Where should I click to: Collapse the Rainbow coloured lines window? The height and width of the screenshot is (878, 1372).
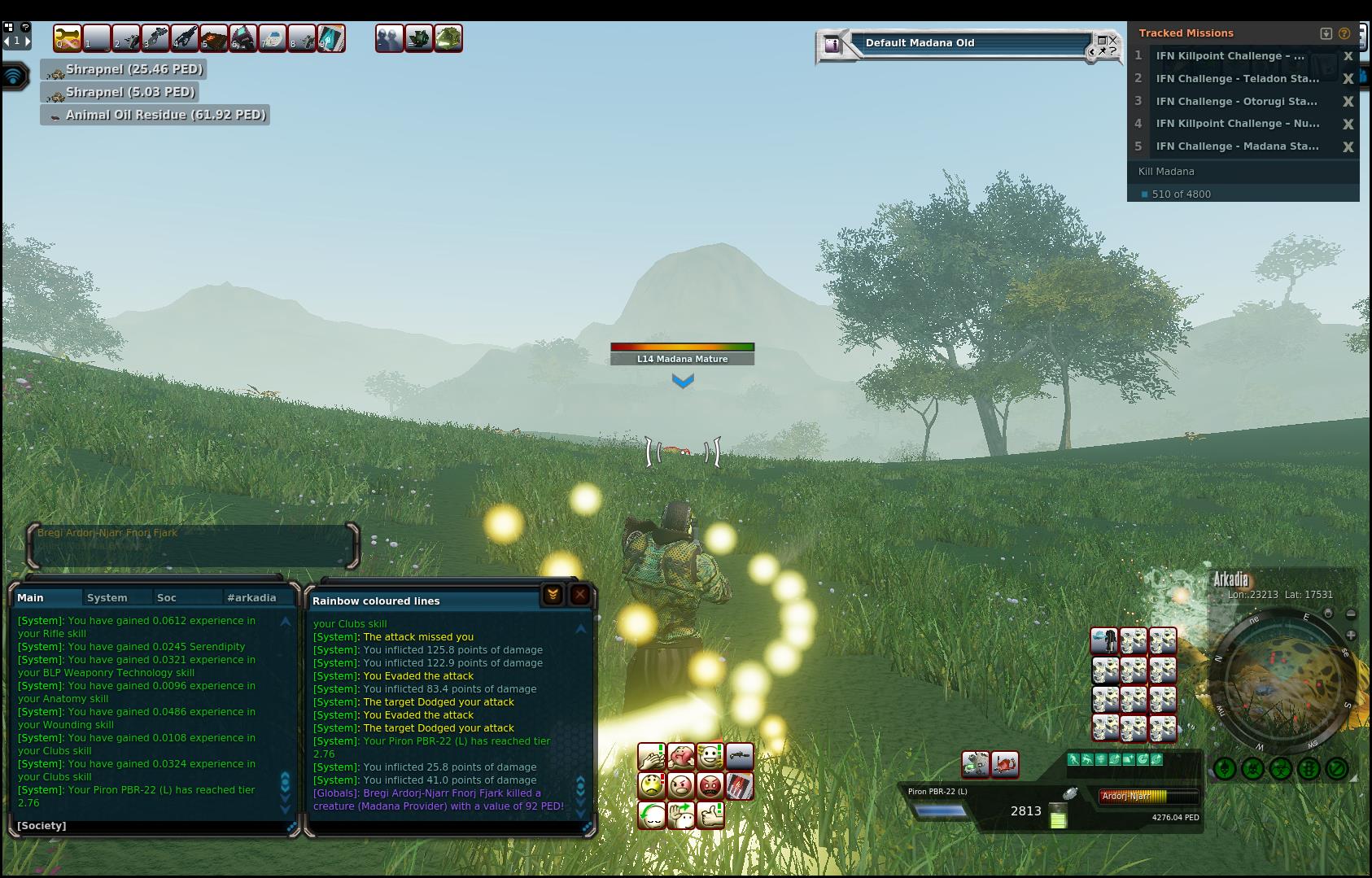coord(553,595)
